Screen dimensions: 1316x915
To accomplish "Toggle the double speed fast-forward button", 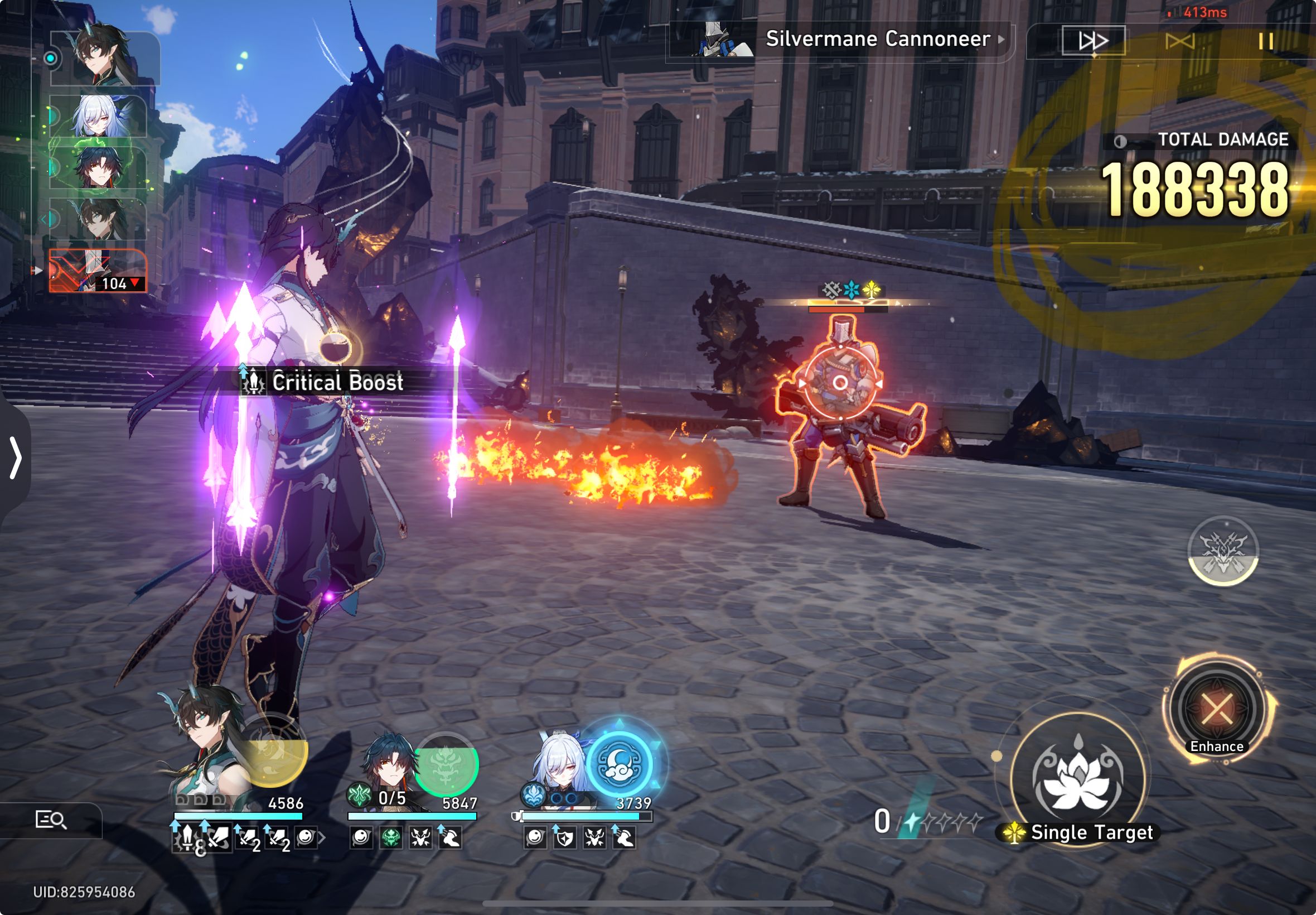I will [x=1093, y=41].
